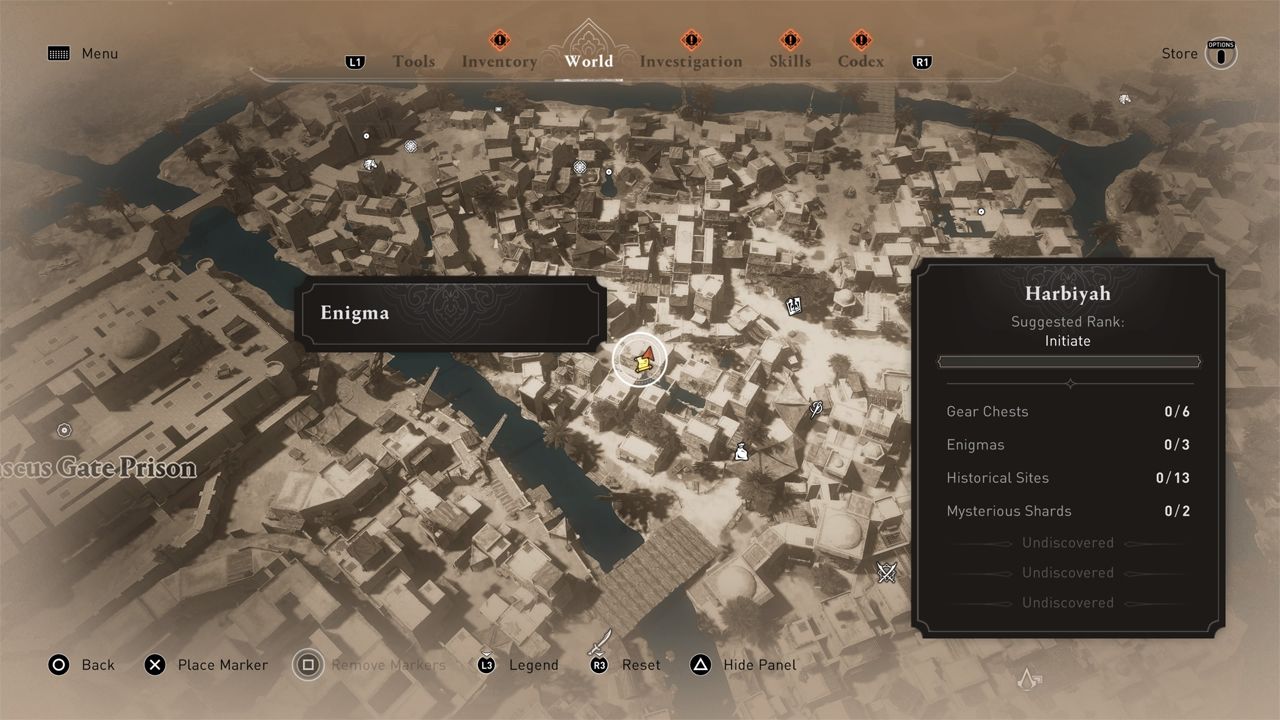The image size is (1280, 720).
Task: Click the money bag gear chest icon
Action: (740, 450)
